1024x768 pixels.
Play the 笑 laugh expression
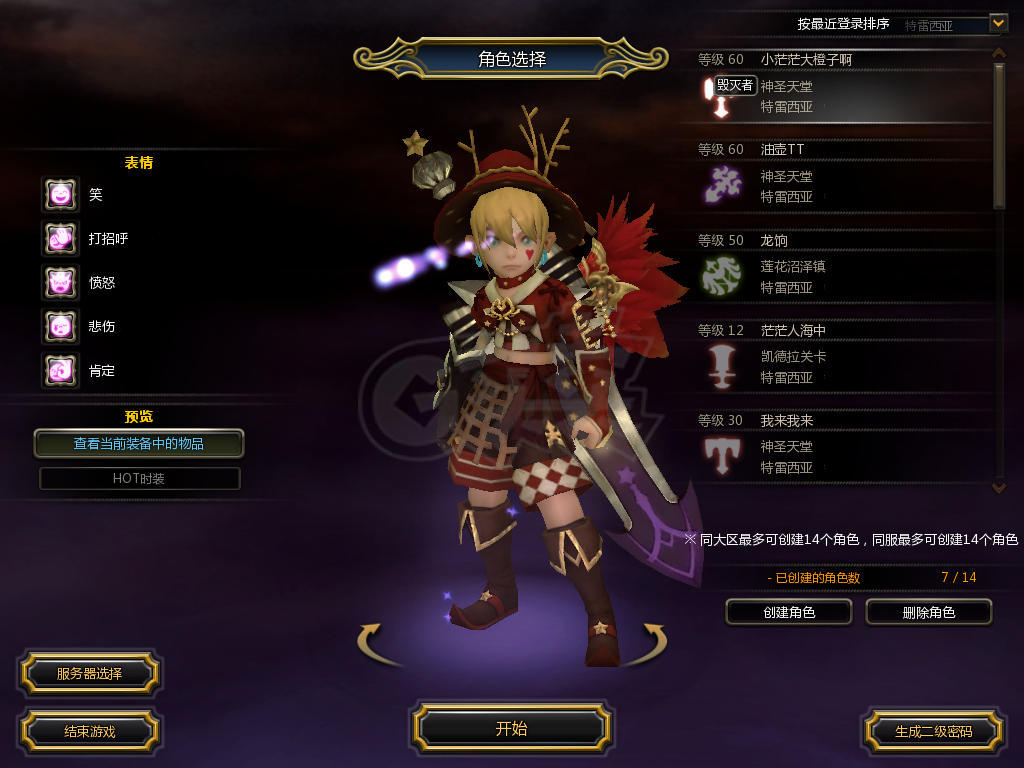60,194
